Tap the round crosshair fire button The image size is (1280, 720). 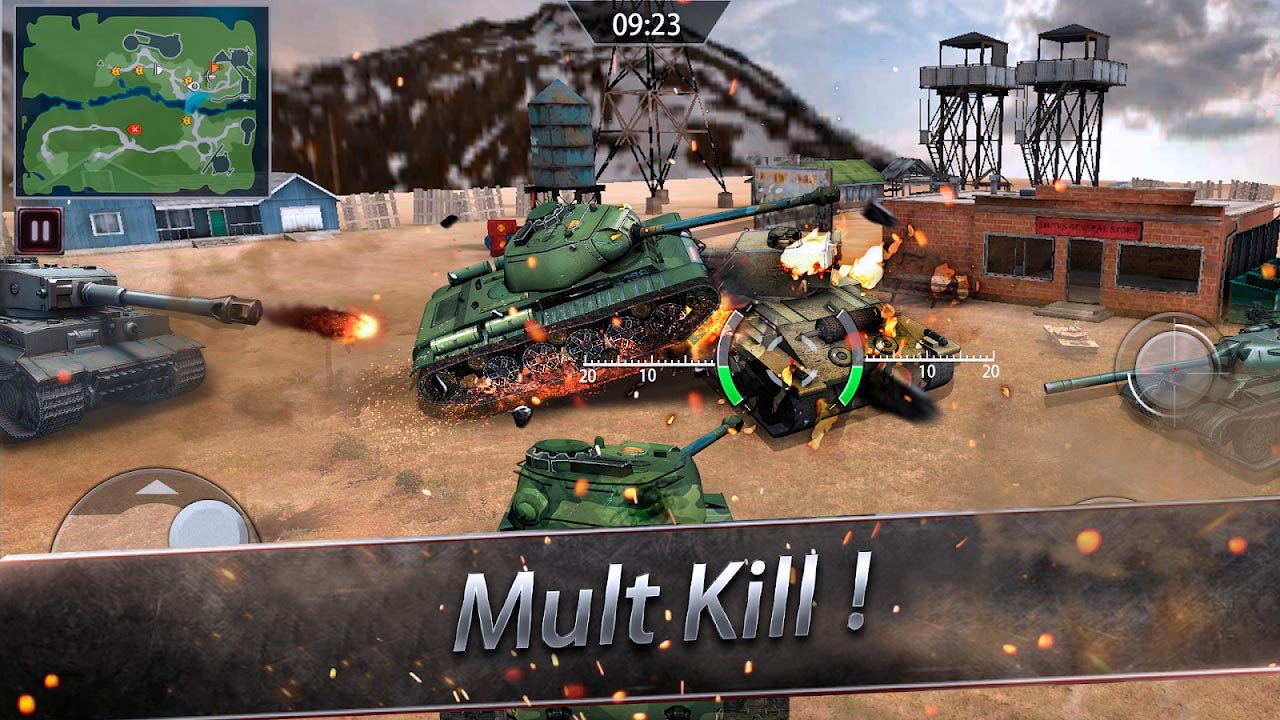pyautogui.click(x=1163, y=361)
